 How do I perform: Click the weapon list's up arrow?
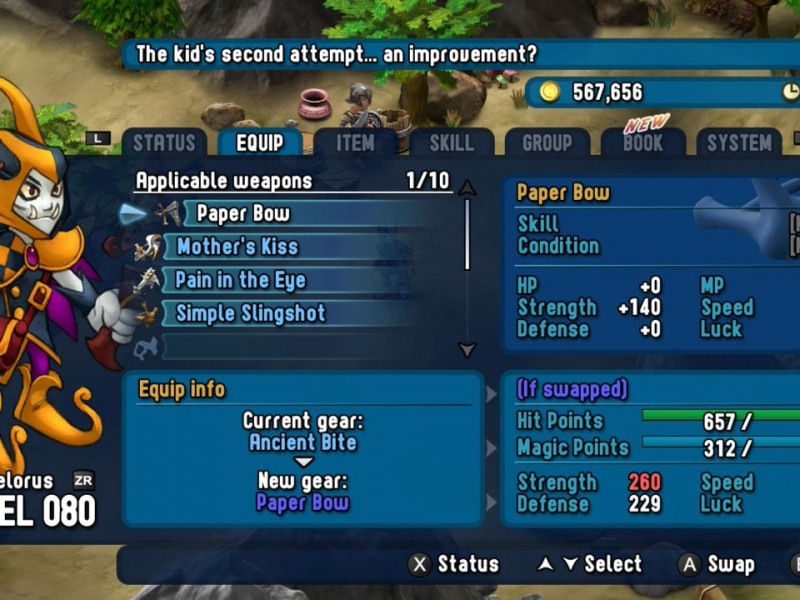[x=467, y=187]
